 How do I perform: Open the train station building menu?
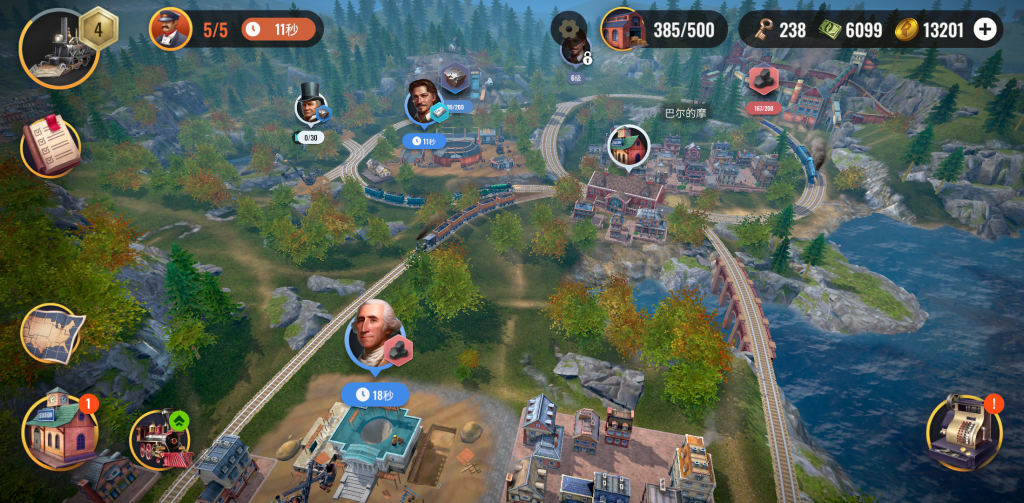[x=60, y=431]
